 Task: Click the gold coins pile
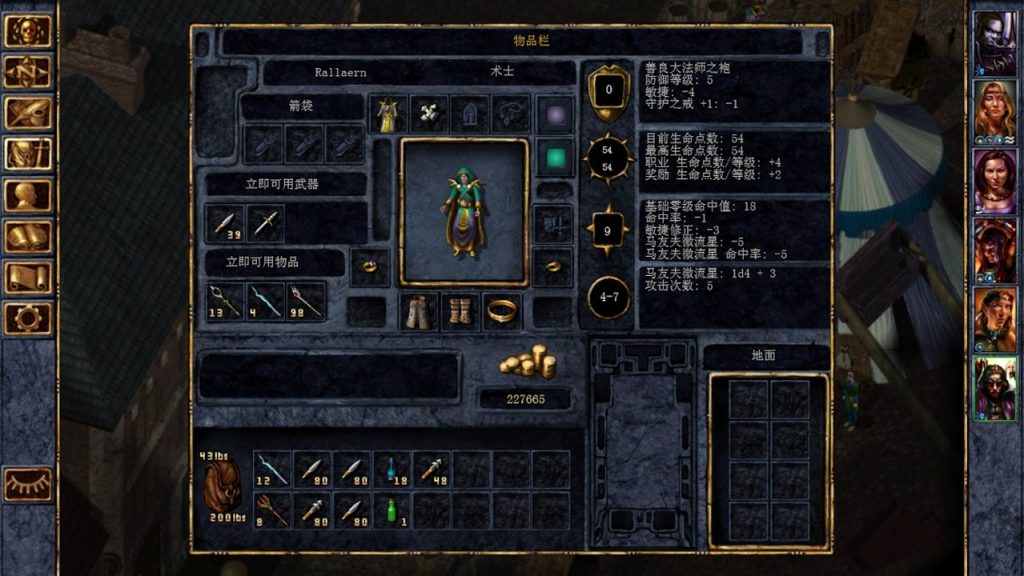tap(527, 361)
